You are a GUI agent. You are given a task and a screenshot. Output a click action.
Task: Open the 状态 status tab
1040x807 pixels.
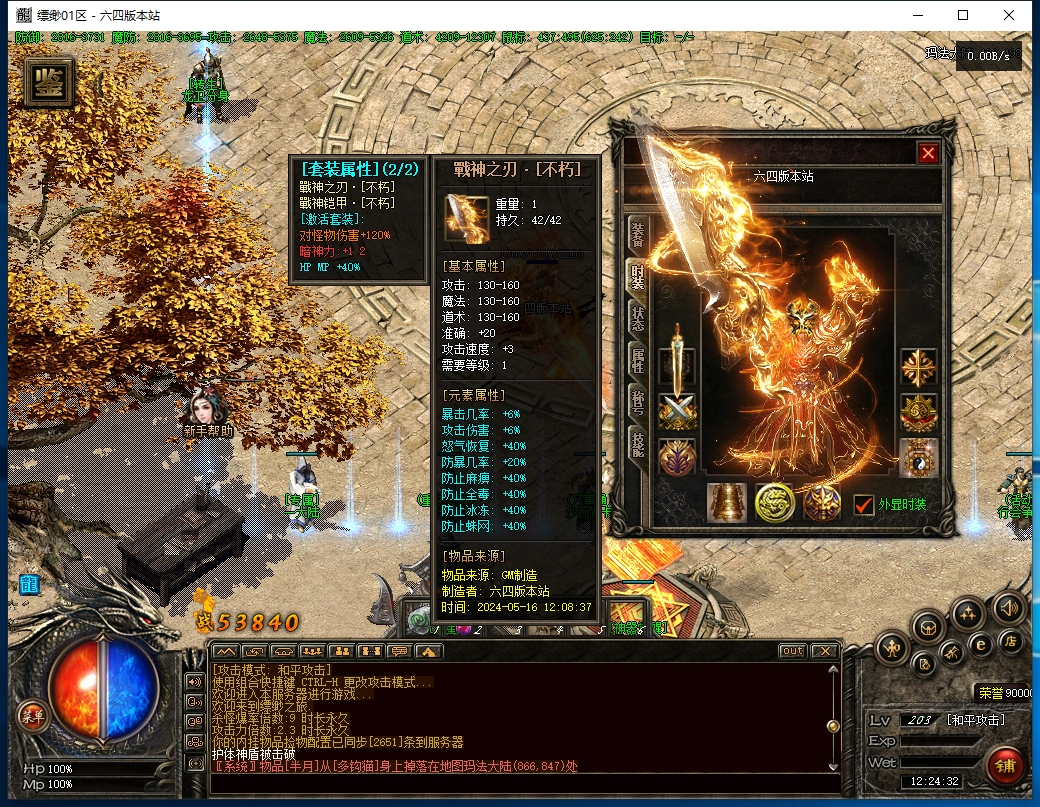(x=636, y=319)
